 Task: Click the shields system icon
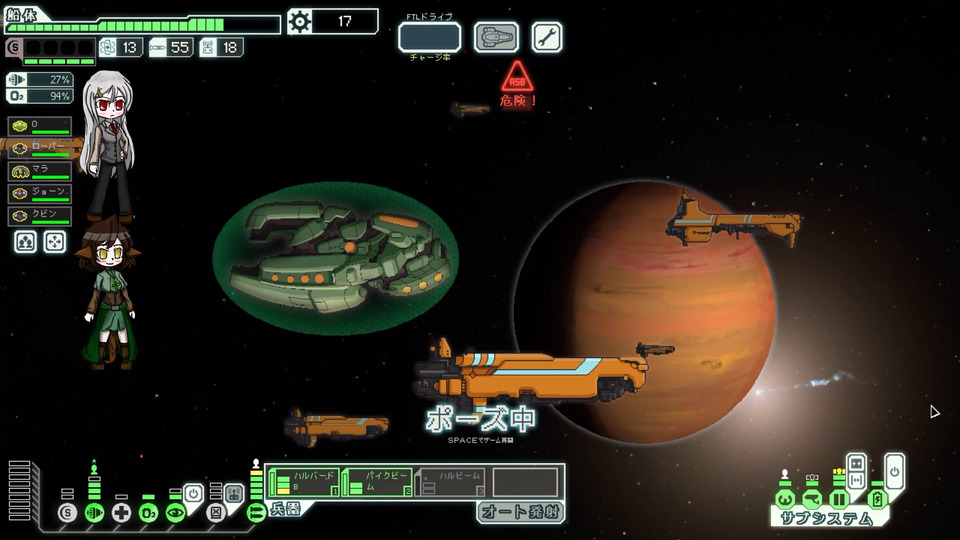67,513
